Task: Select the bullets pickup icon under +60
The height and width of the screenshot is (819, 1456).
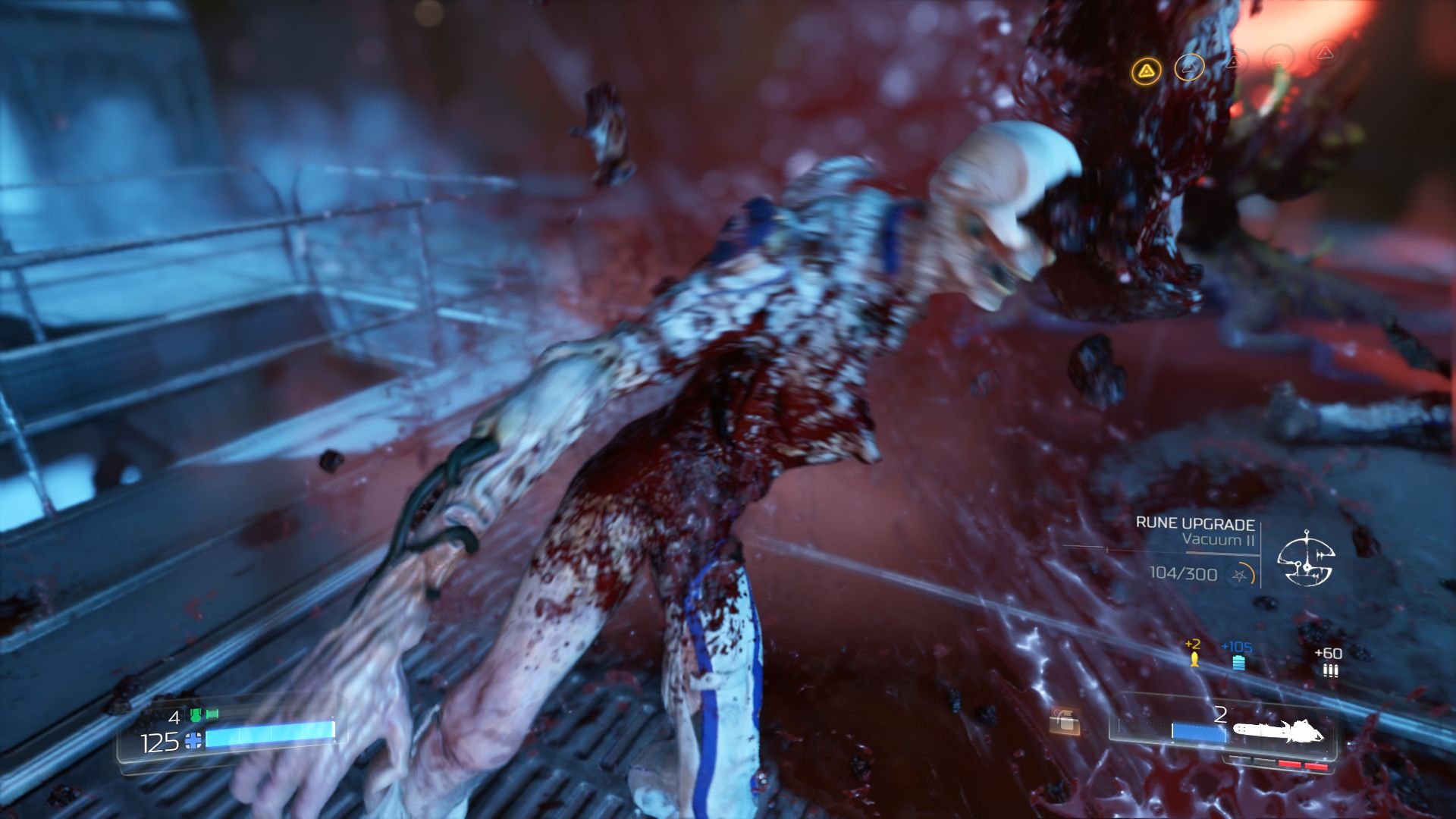Action: 1330,670
